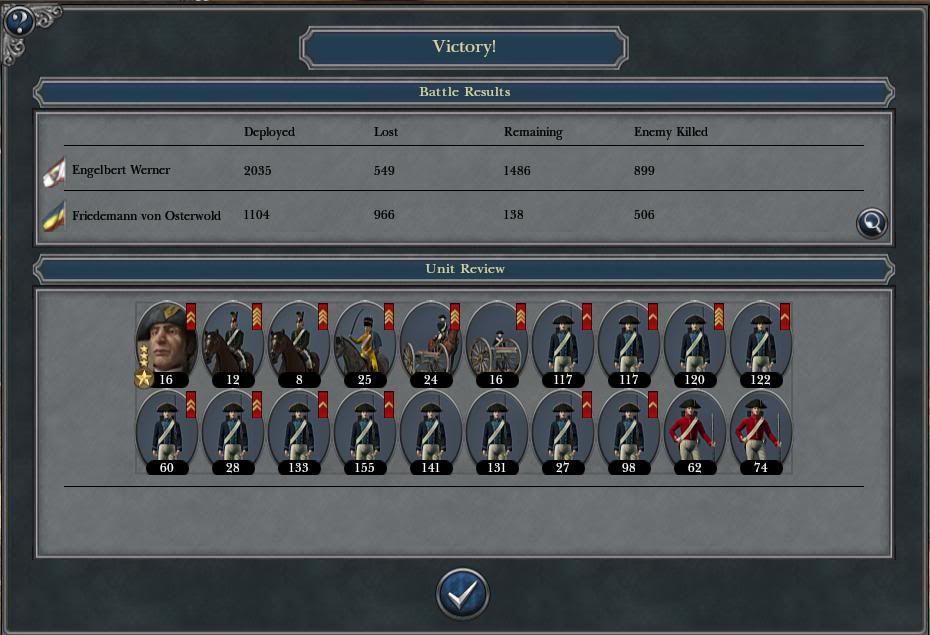The image size is (930, 635).
Task: Pick the cavalry unit with 12 men
Action: [x=231, y=342]
